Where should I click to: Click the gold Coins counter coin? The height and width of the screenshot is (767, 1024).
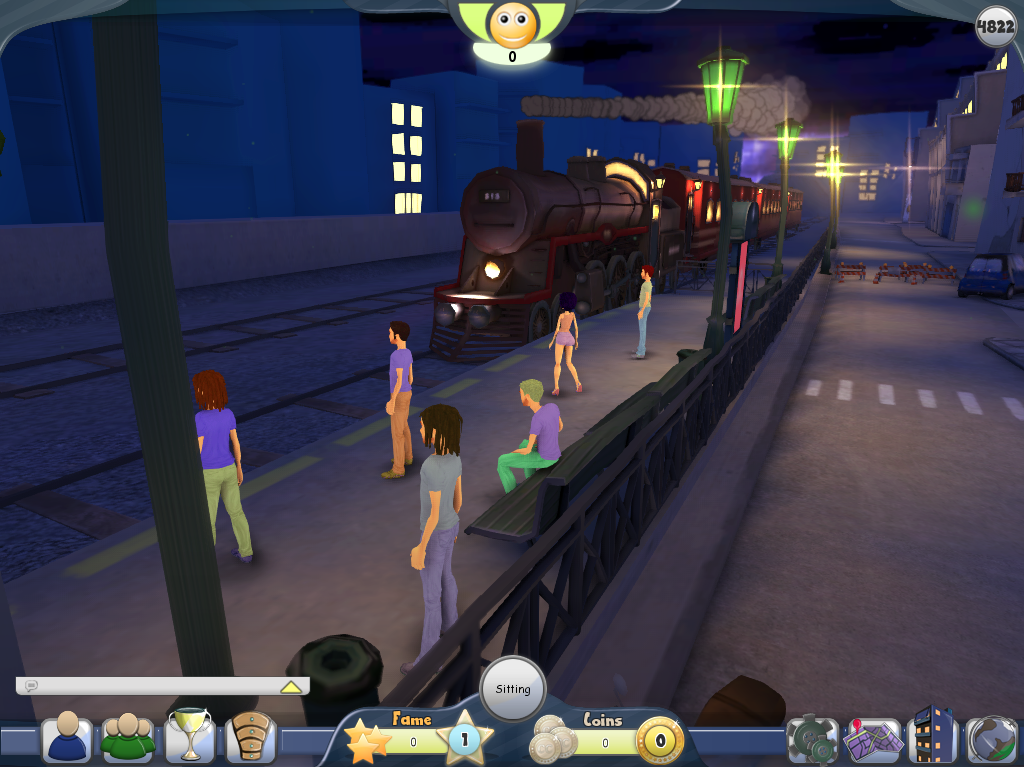[659, 742]
